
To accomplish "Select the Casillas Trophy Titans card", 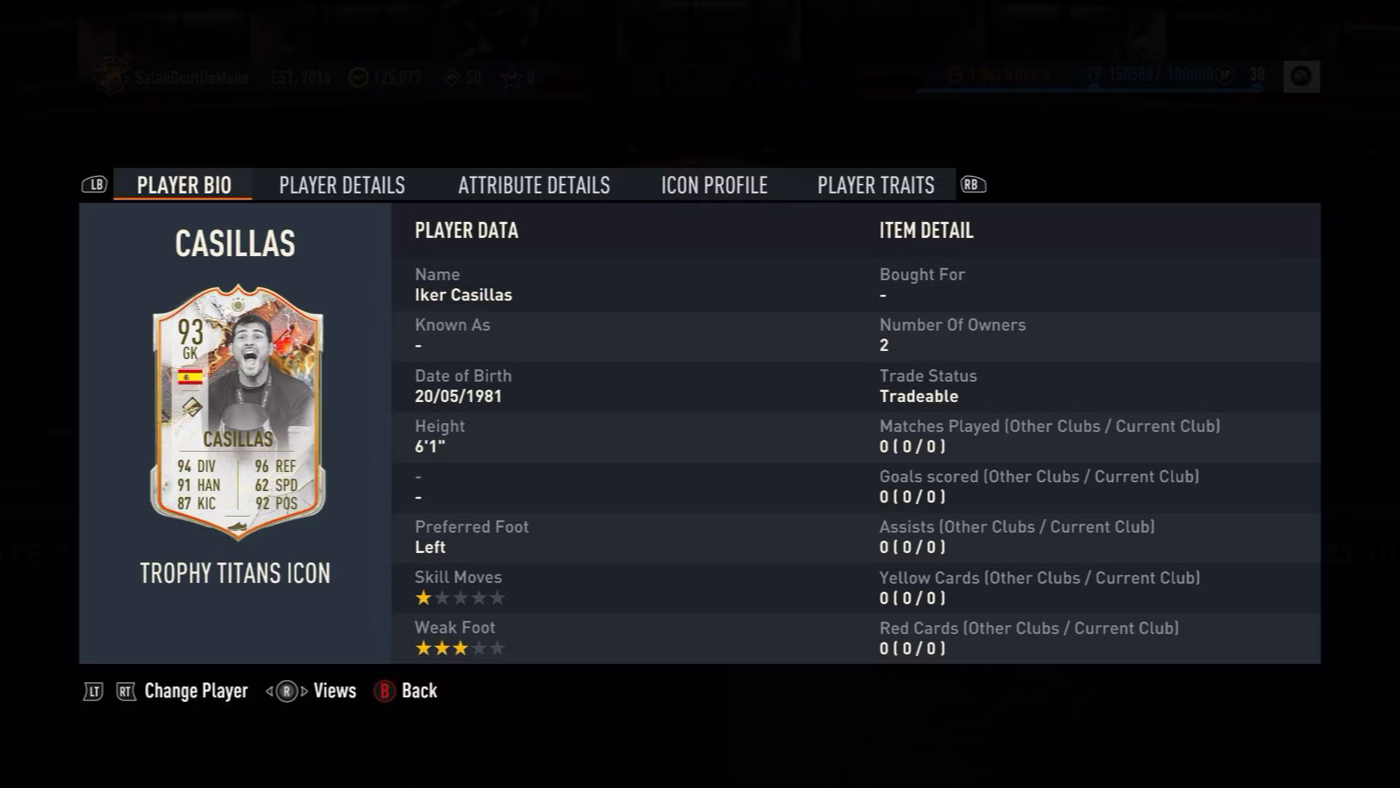I will [237, 412].
